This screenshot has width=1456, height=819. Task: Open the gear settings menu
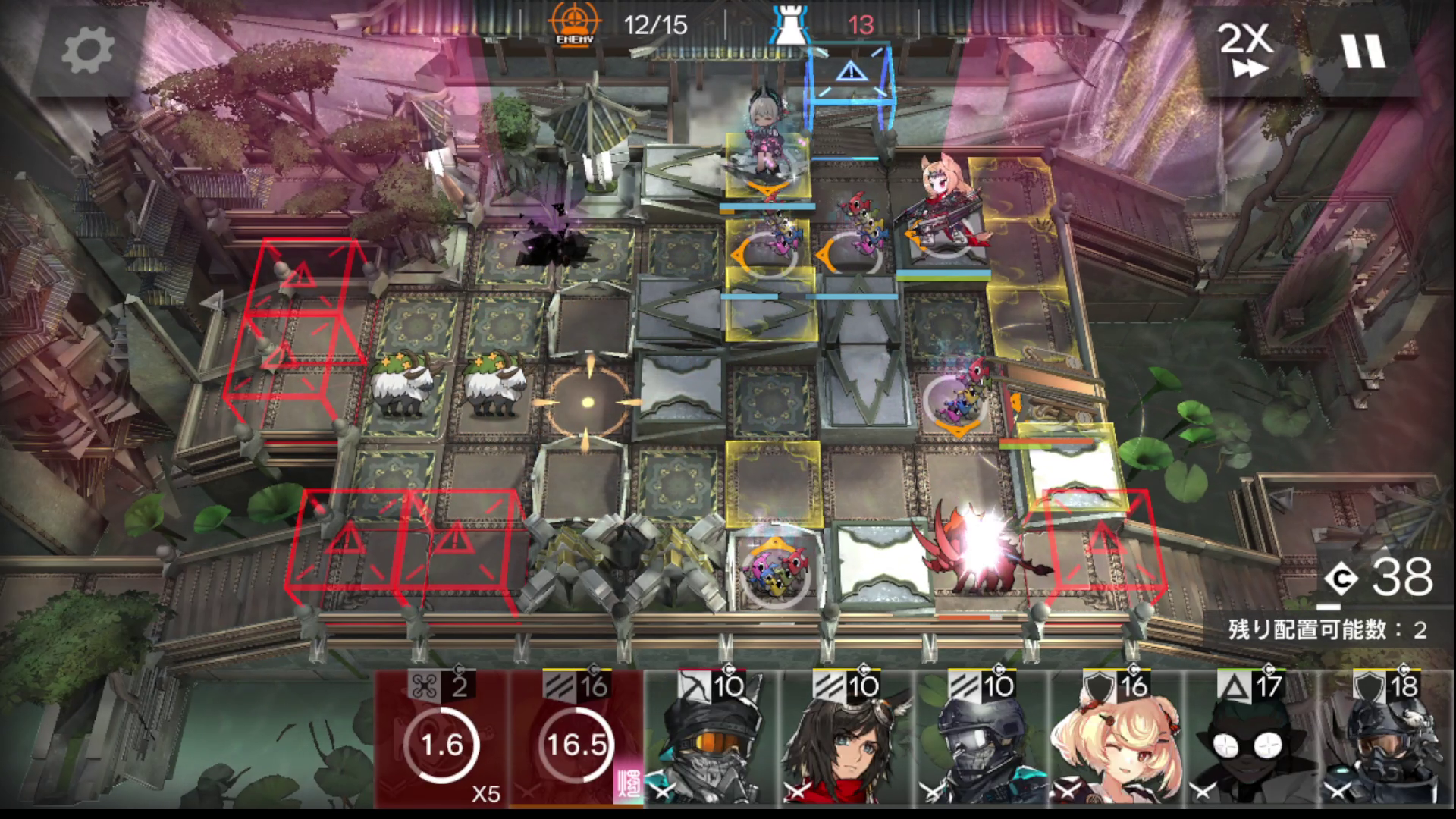pyautogui.click(x=87, y=50)
